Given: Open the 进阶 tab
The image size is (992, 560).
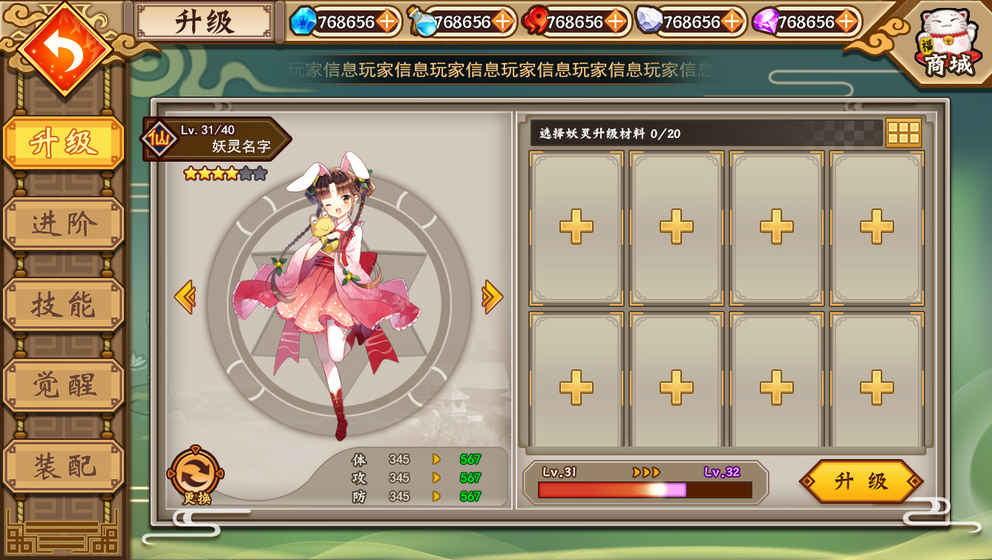Looking at the screenshot, I should coord(64,224).
